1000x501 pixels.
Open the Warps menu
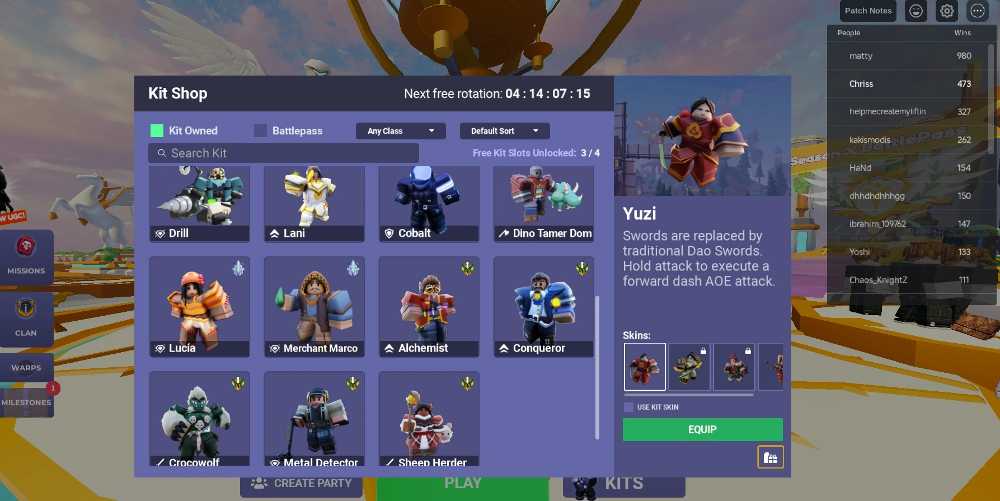tap(26, 367)
